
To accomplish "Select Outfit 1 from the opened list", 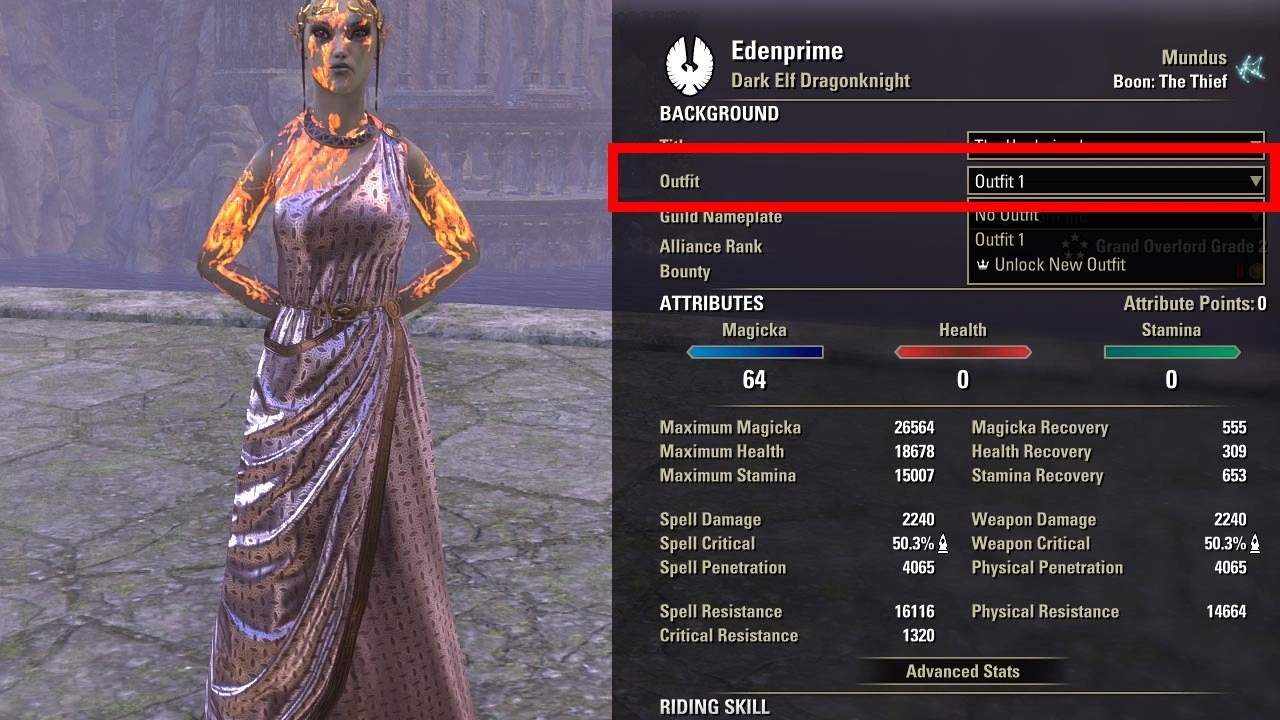I will pyautogui.click(x=1000, y=240).
